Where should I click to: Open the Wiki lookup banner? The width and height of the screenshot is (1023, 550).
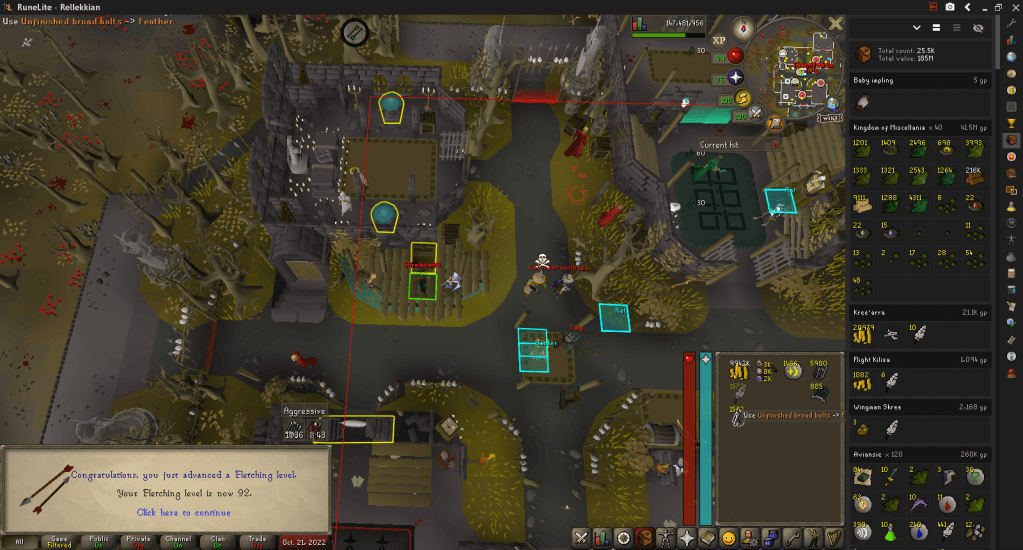[x=829, y=117]
